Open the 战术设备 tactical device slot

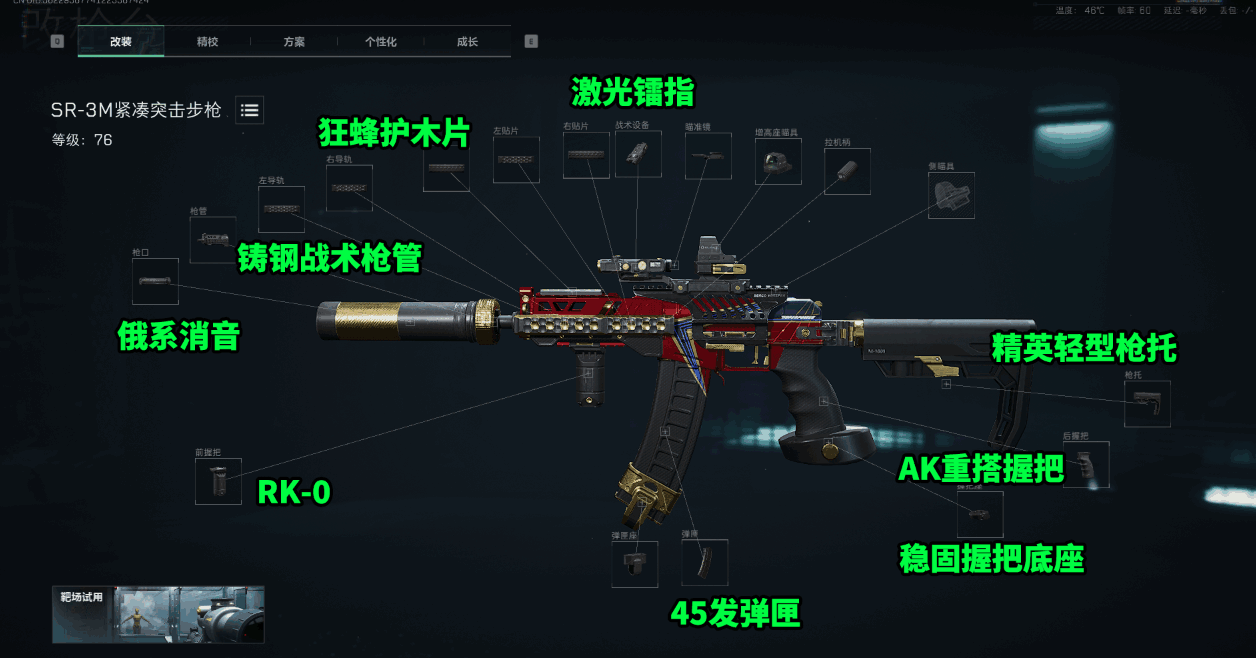tap(638, 154)
